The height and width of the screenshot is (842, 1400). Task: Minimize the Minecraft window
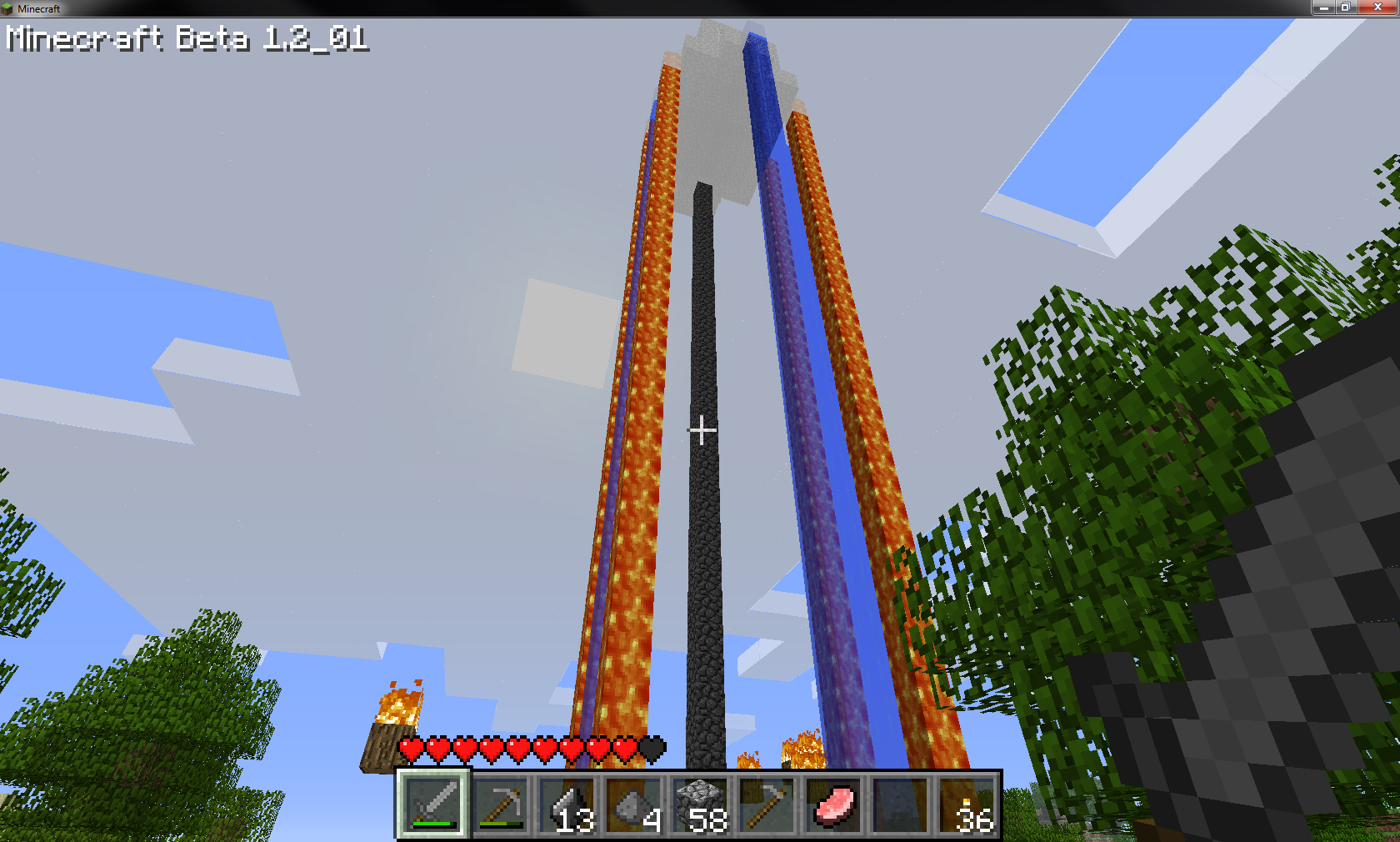[x=1324, y=8]
